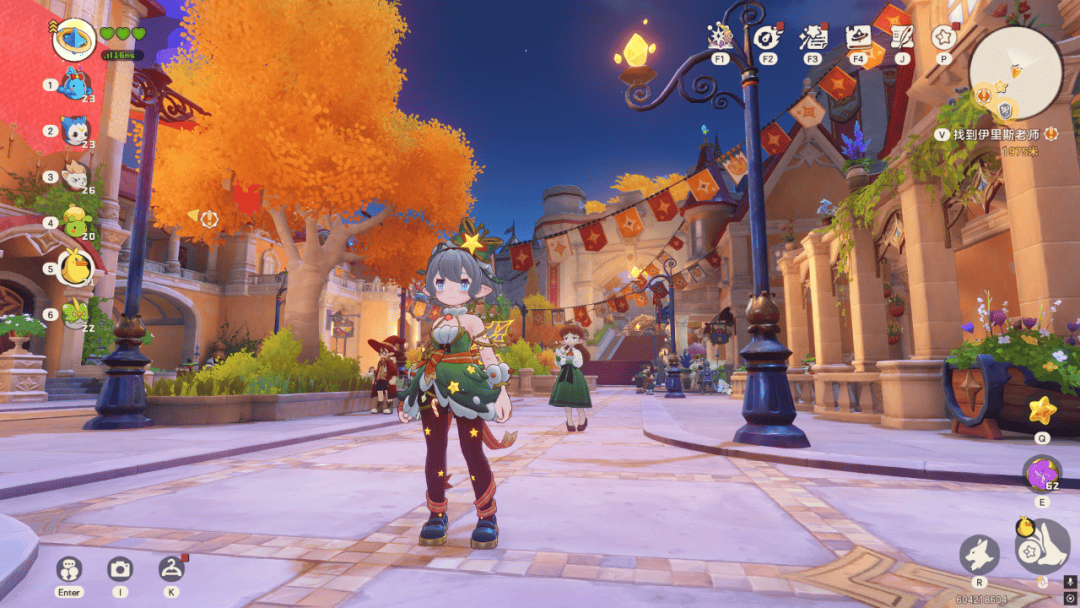Click the quest tracker 找到伊里斯老师
This screenshot has height=608, width=1080.
click(x=994, y=134)
